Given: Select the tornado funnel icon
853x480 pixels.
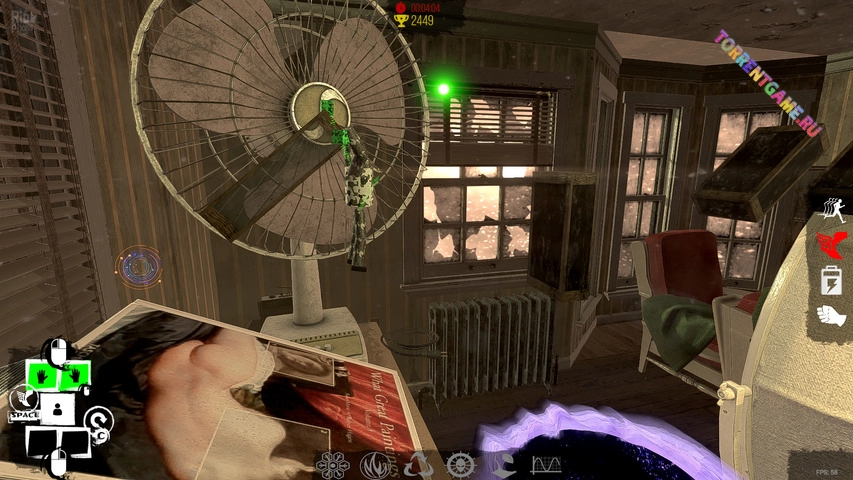Looking at the screenshot, I should coord(503,465).
